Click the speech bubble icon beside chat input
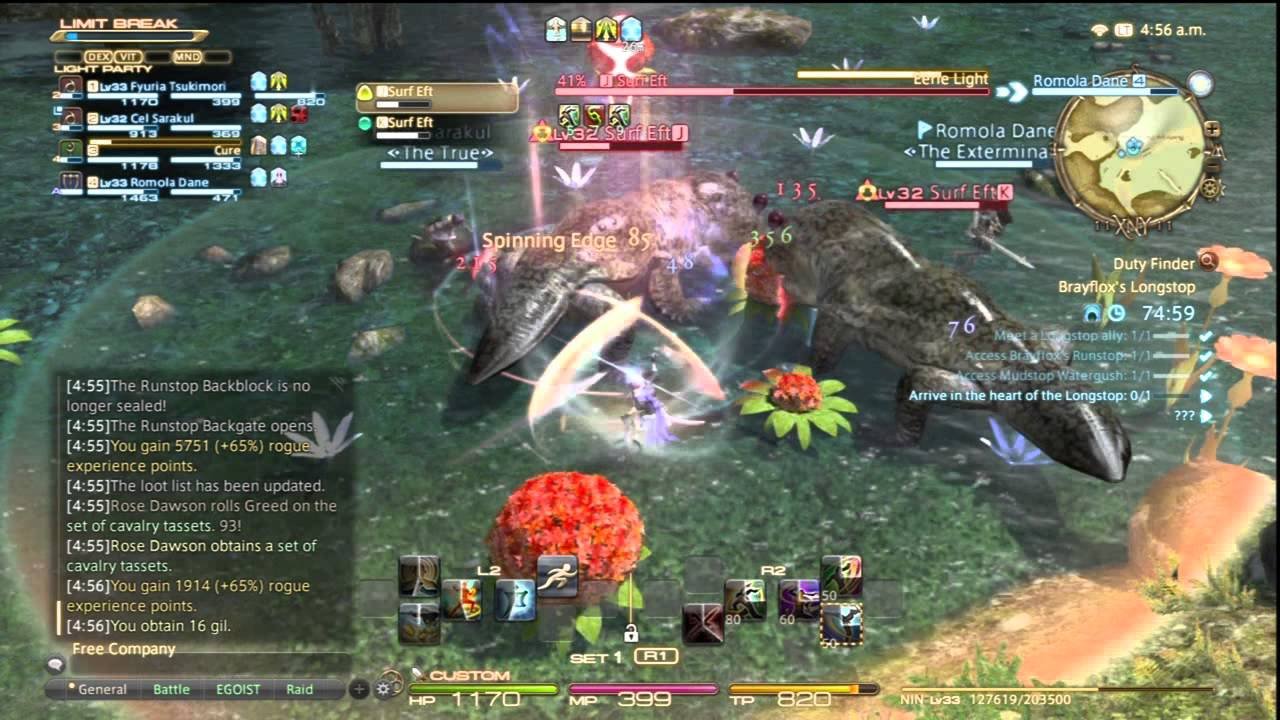 (x=56, y=664)
